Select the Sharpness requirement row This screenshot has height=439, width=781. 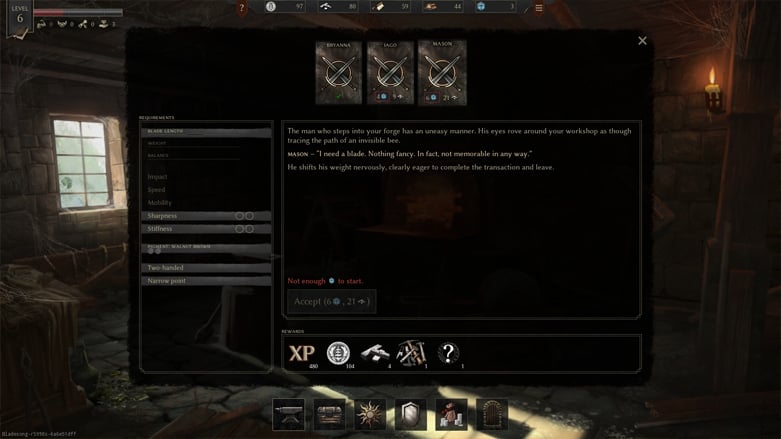coord(206,216)
